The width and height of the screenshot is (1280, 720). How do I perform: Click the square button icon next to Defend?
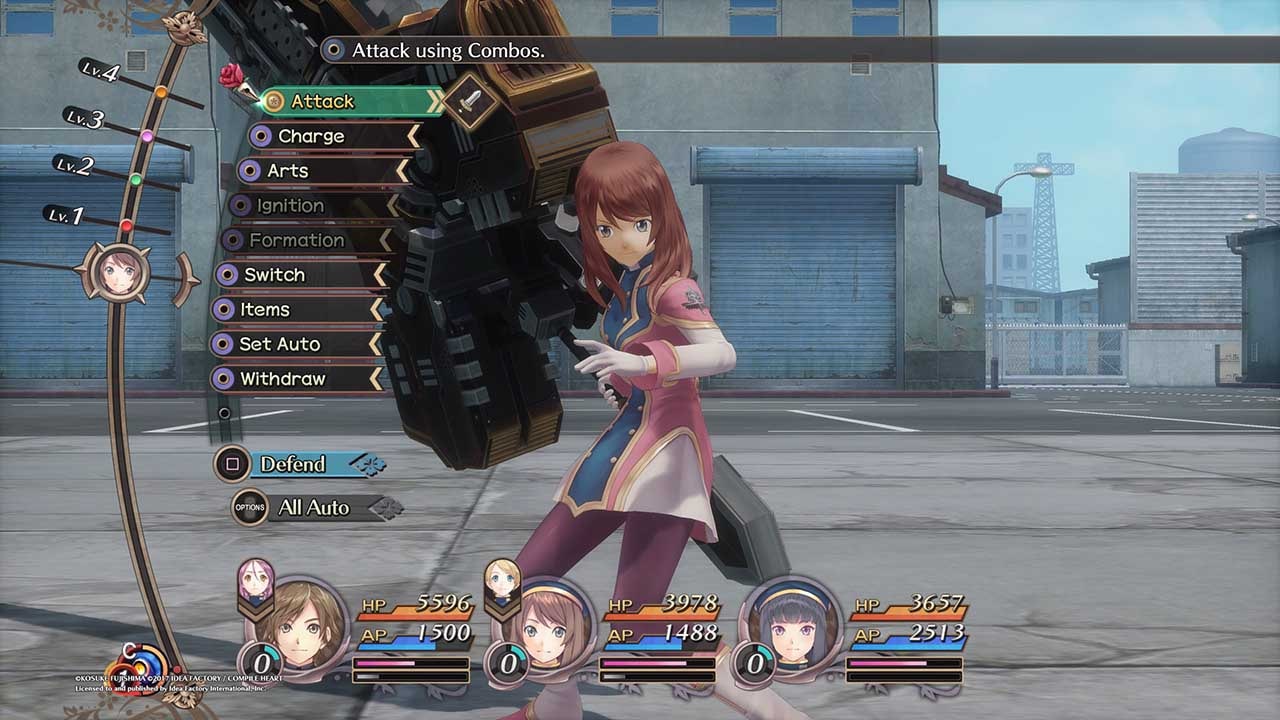(232, 464)
